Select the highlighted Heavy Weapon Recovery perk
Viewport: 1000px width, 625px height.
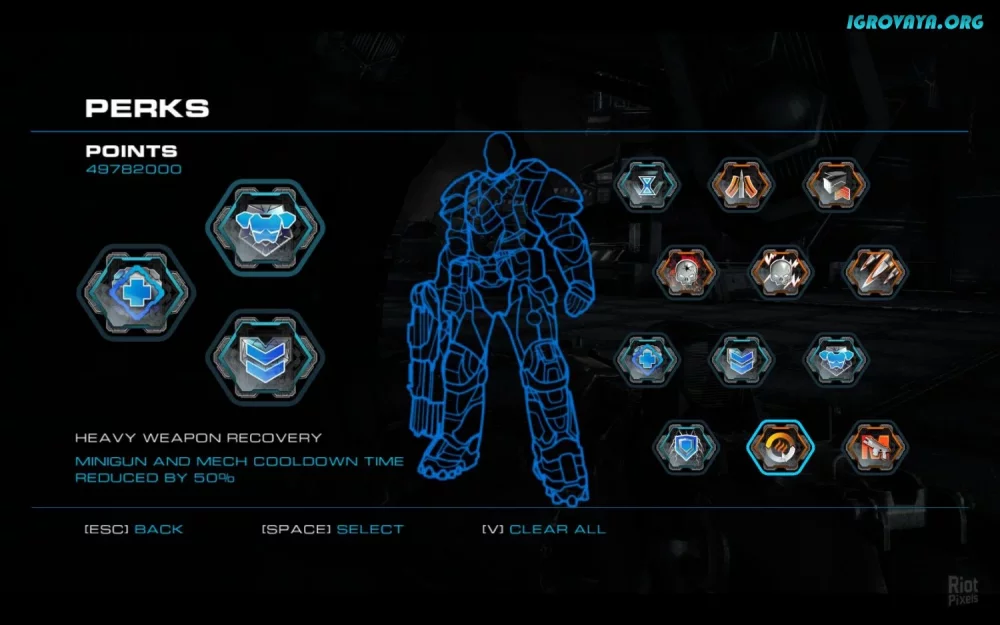[781, 446]
